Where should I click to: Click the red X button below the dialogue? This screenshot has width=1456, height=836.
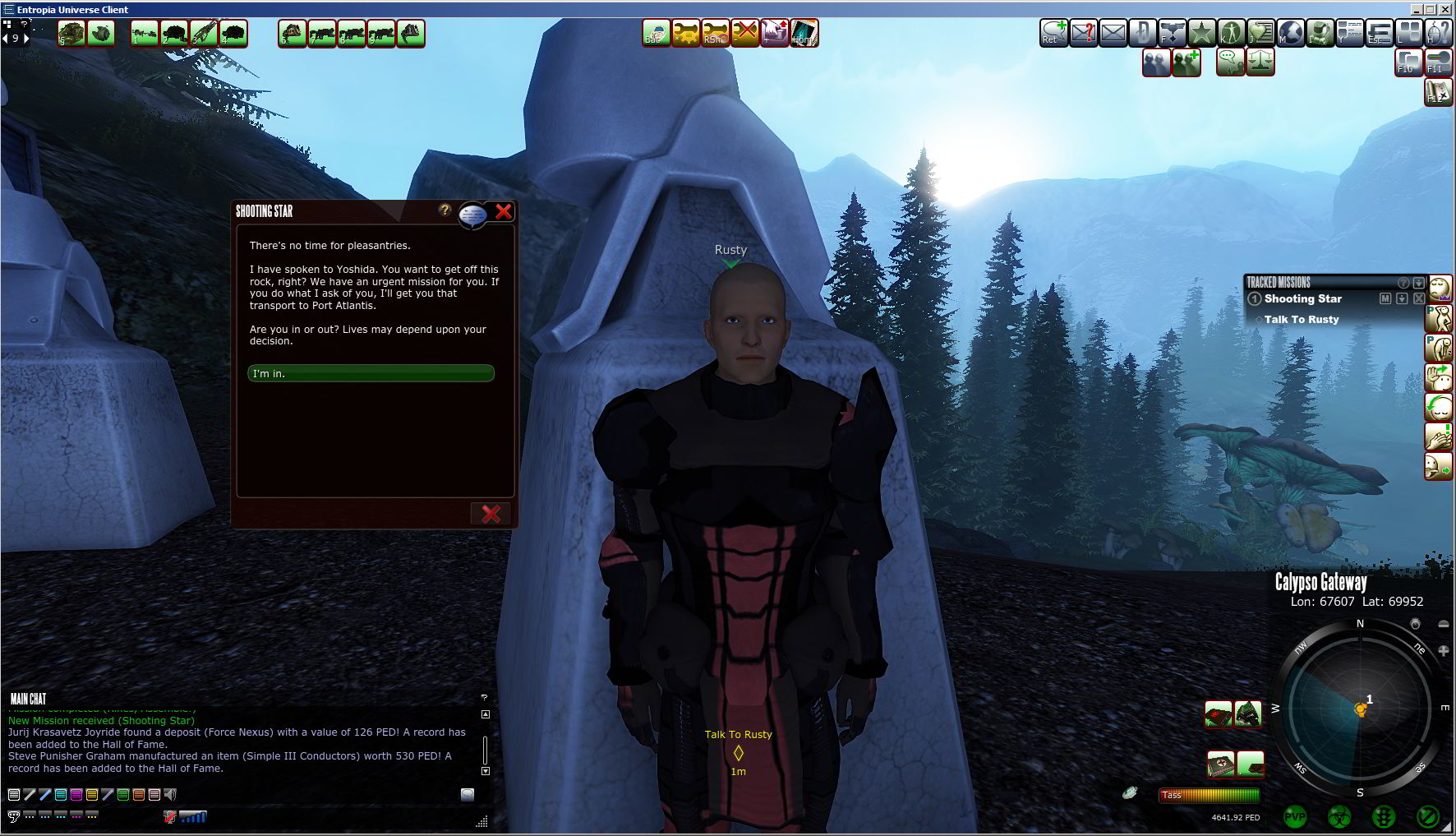tap(491, 514)
